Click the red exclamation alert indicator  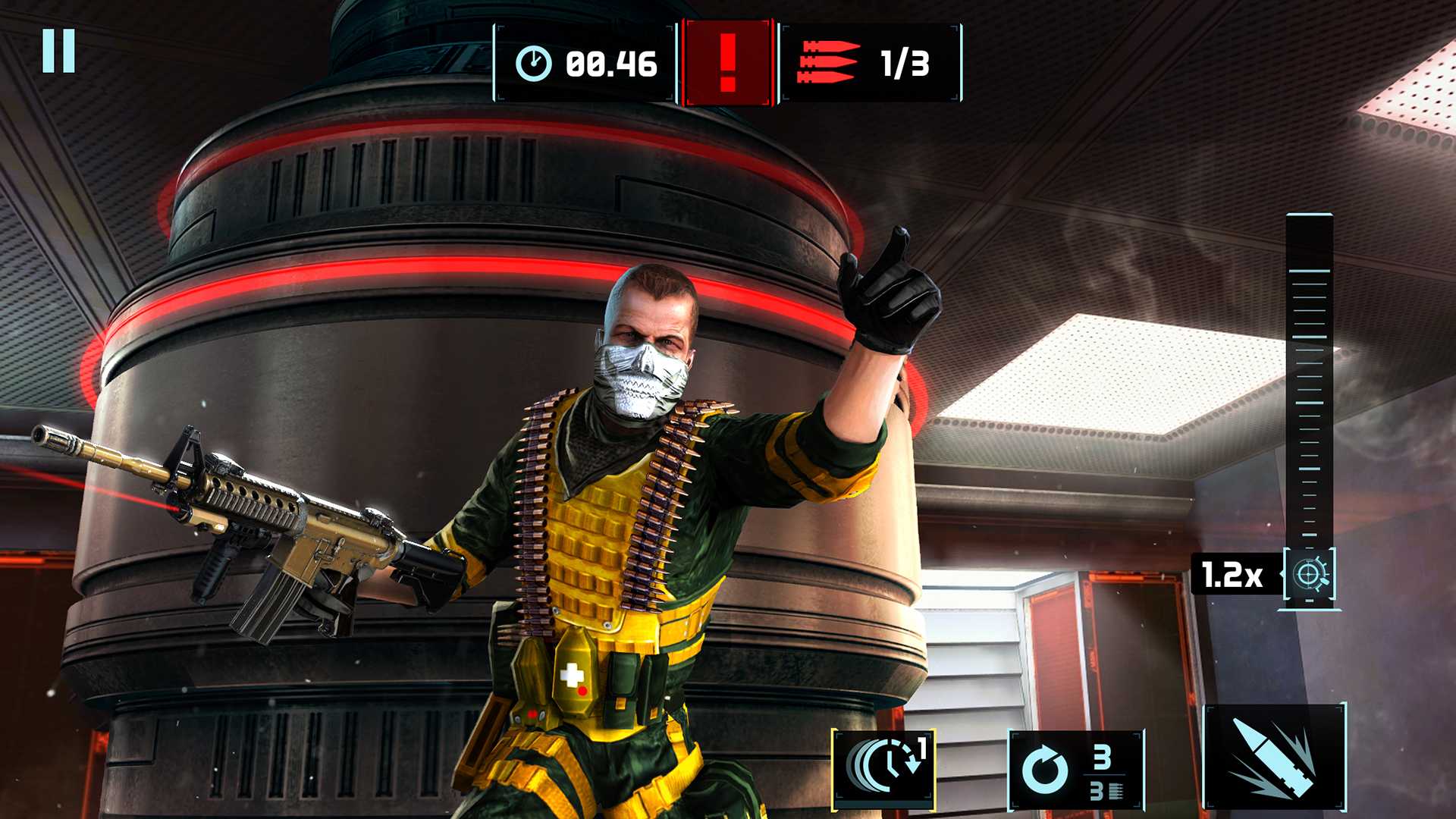pos(728,63)
